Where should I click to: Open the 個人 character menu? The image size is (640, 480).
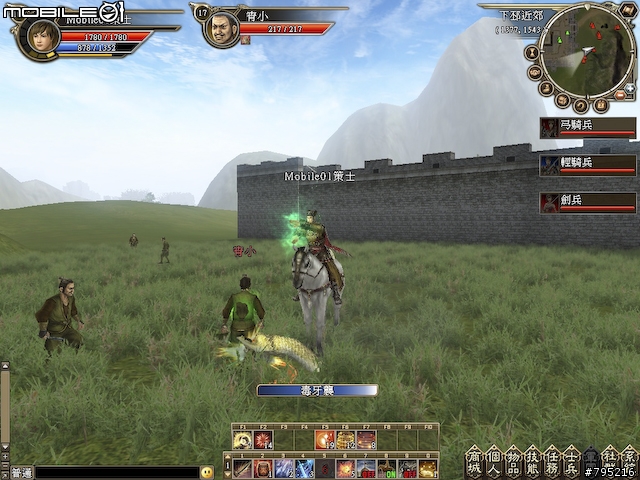coord(493,460)
